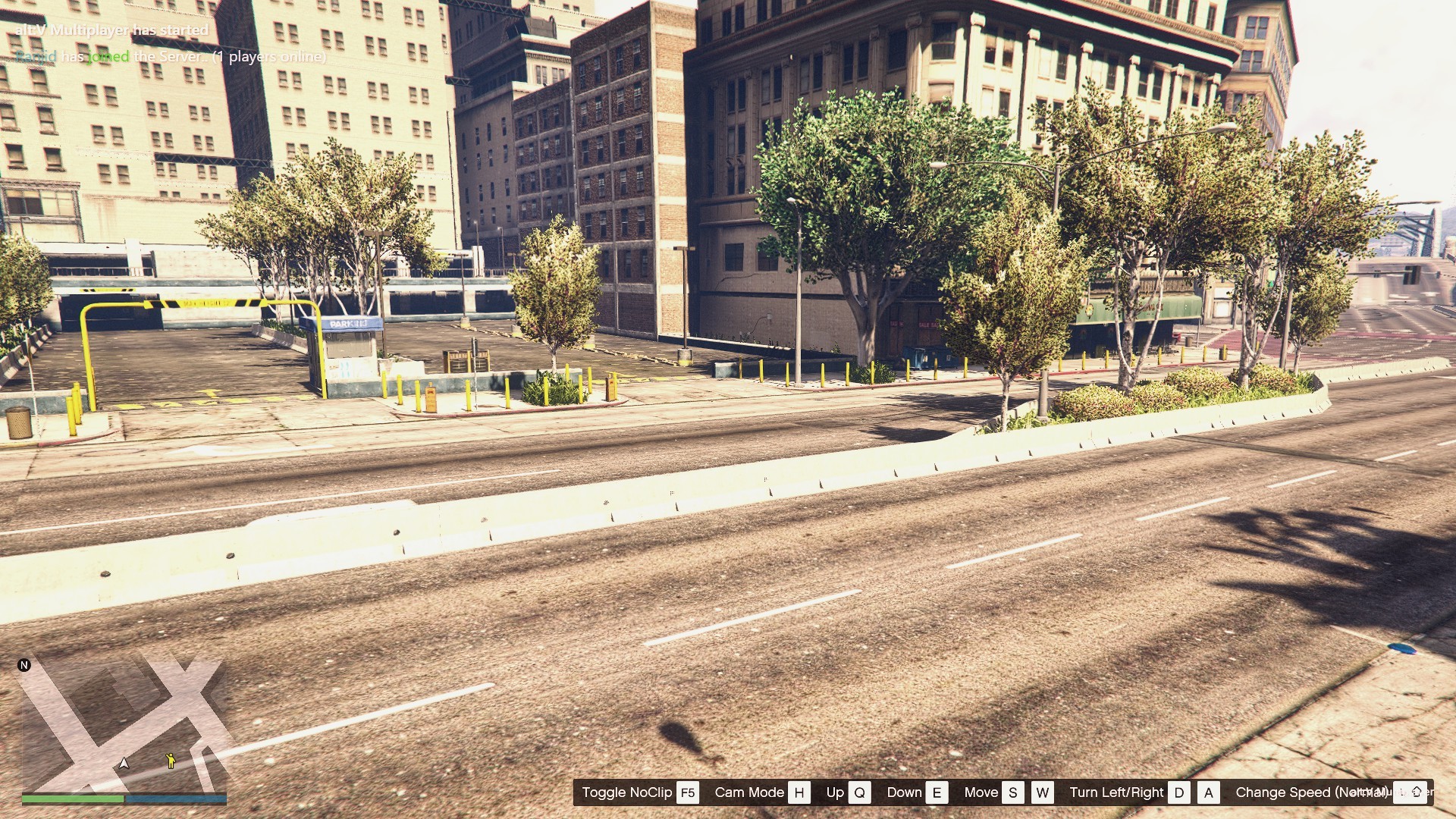Click the server join message in chat

click(171, 57)
